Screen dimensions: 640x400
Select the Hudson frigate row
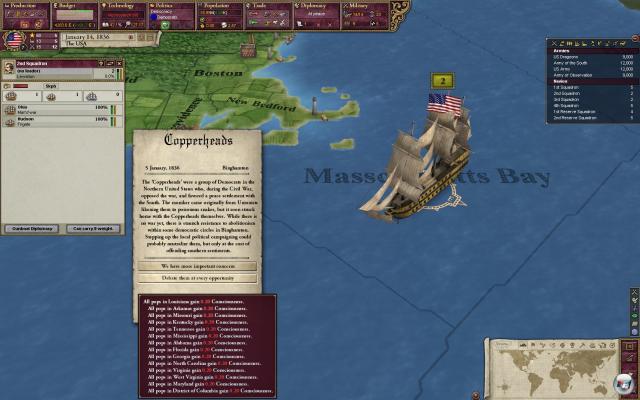tap(60, 120)
